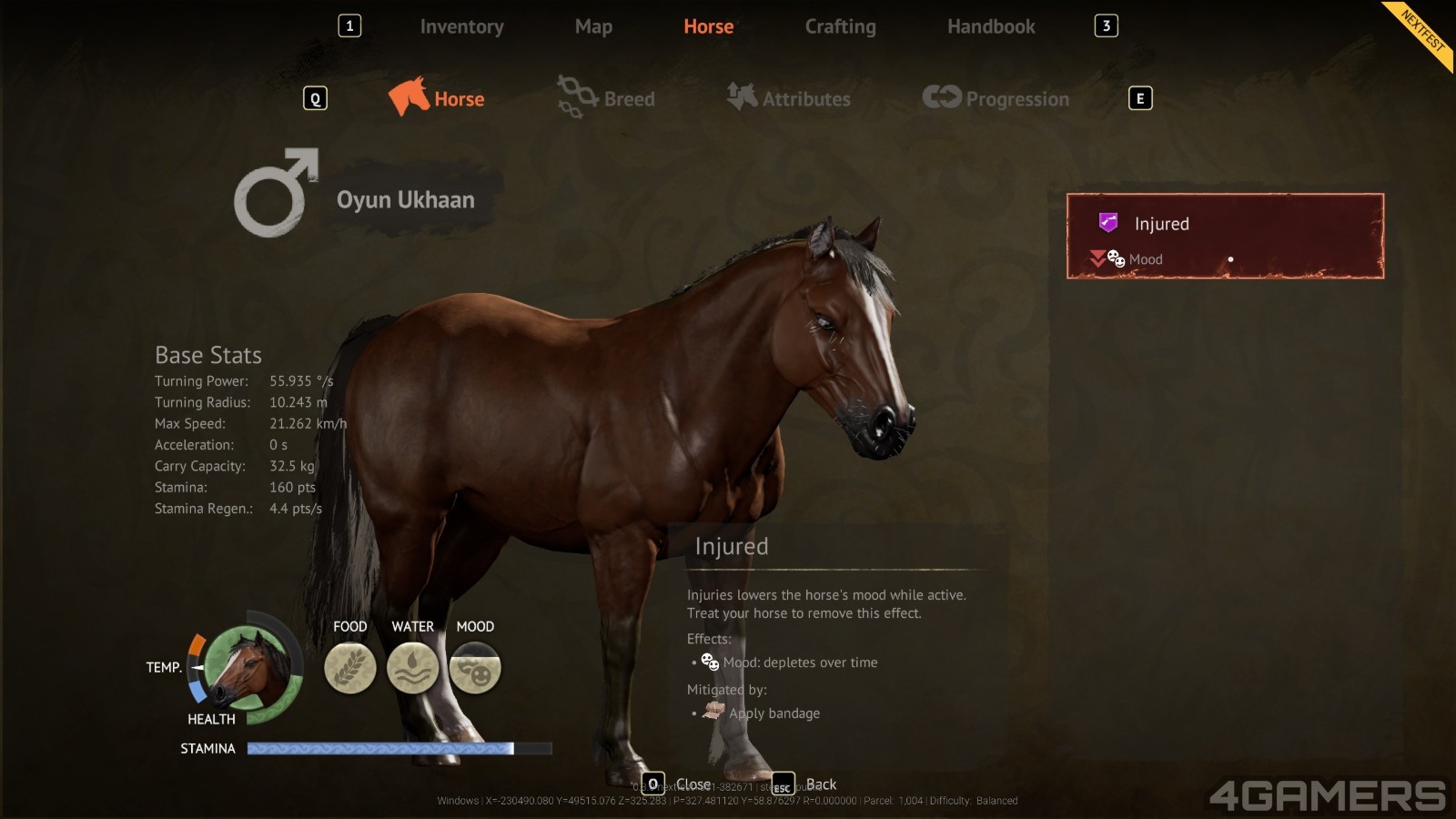Select the Horse top menu tab
The image size is (1456, 819).
pyautogui.click(x=708, y=27)
